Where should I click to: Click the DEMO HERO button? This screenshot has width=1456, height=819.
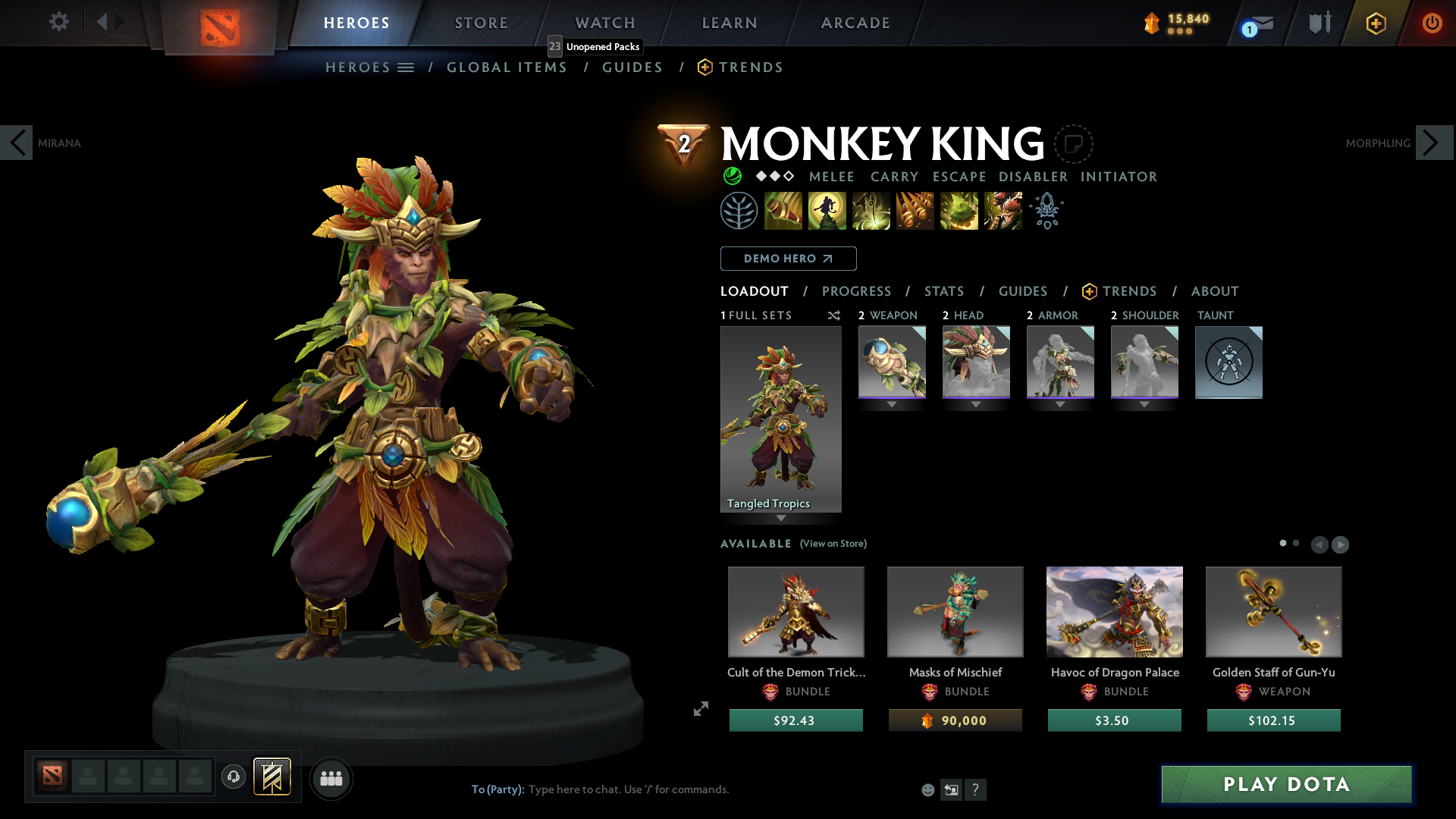[x=788, y=259]
